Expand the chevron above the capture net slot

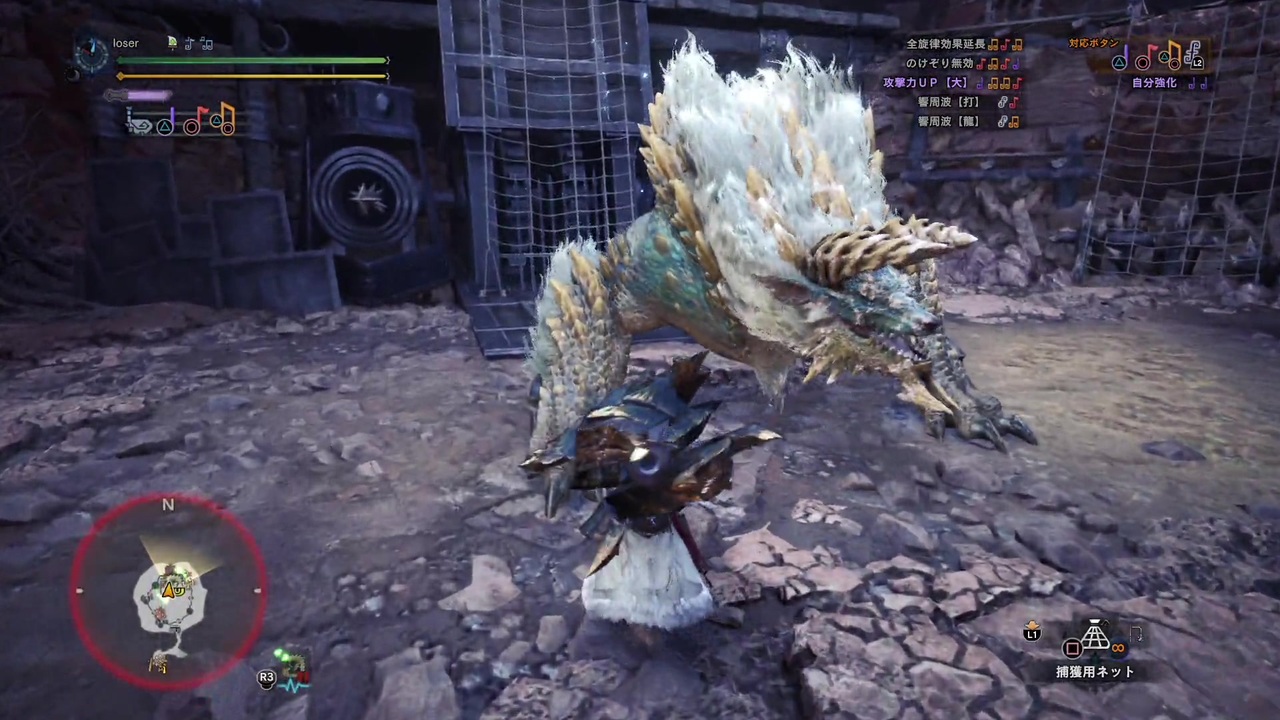point(1106,622)
